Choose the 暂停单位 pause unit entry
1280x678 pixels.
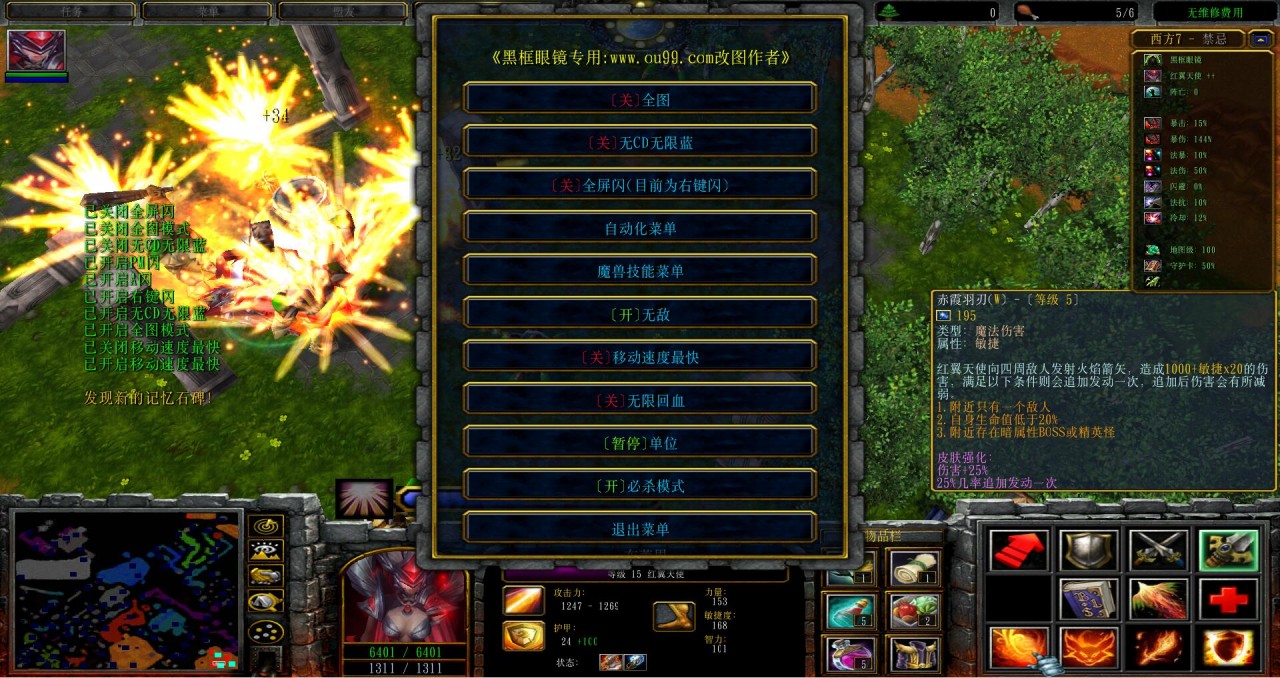[640, 443]
